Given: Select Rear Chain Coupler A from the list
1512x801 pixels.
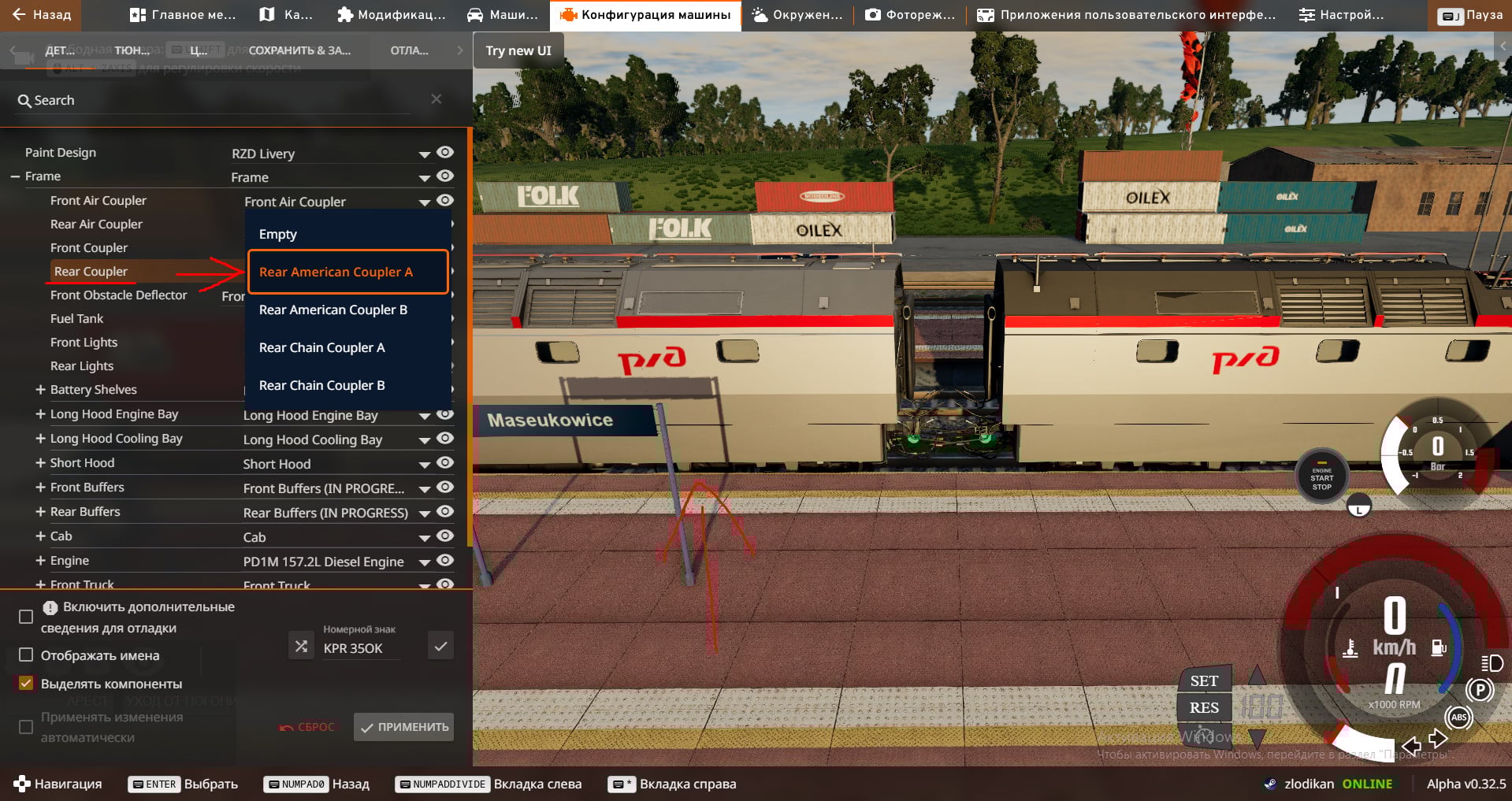Looking at the screenshot, I should [321, 347].
